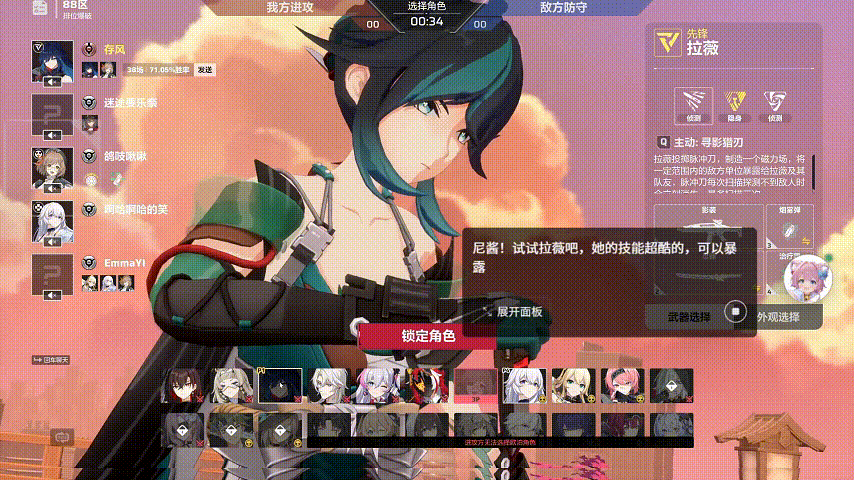Select the red-haired character portrait in the roster
The height and width of the screenshot is (480, 854).
(x=184, y=385)
